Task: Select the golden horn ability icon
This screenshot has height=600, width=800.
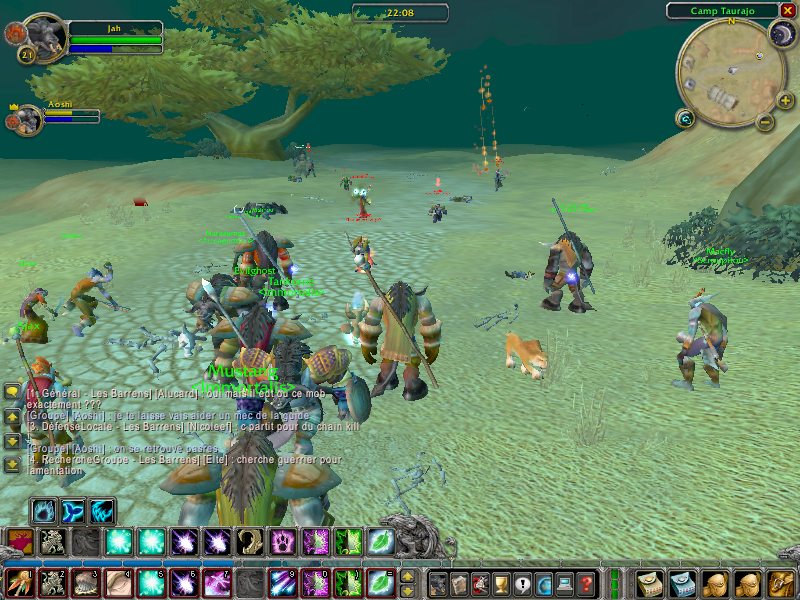Action: tap(250, 543)
